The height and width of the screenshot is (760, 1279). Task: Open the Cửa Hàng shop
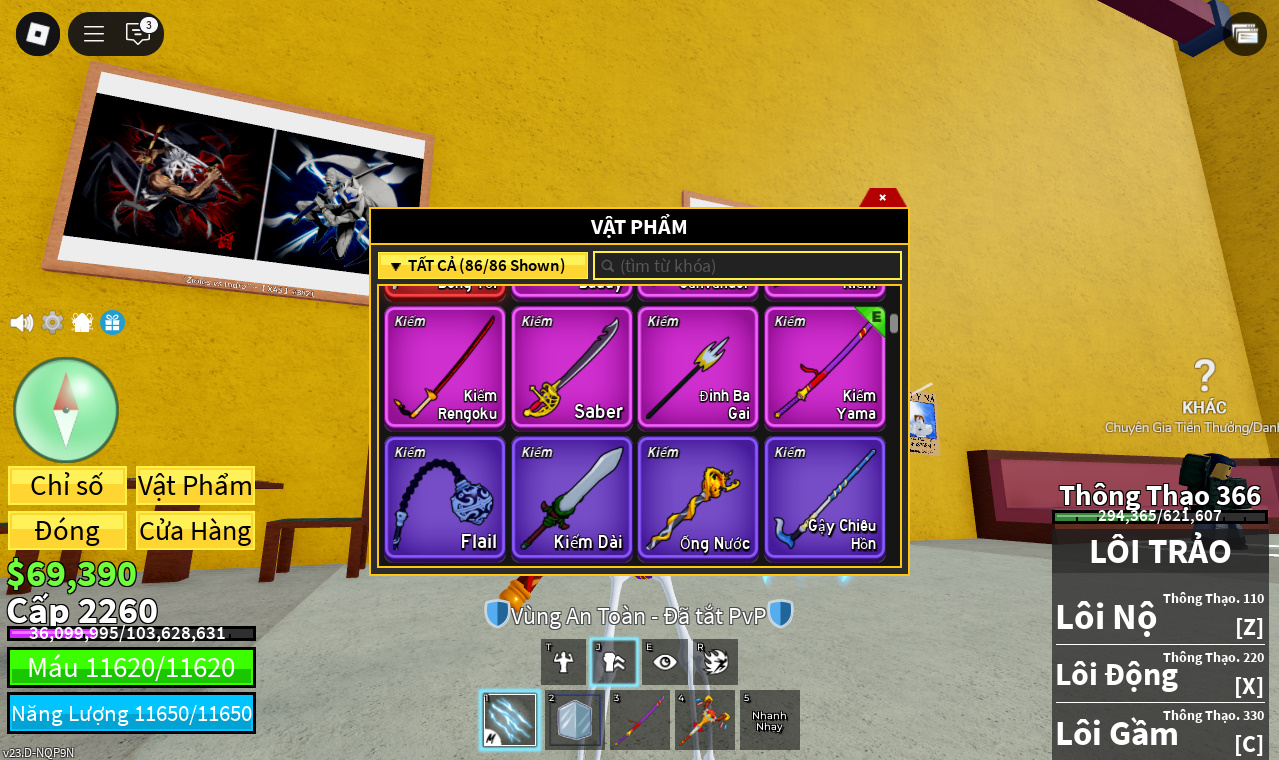tap(195, 531)
